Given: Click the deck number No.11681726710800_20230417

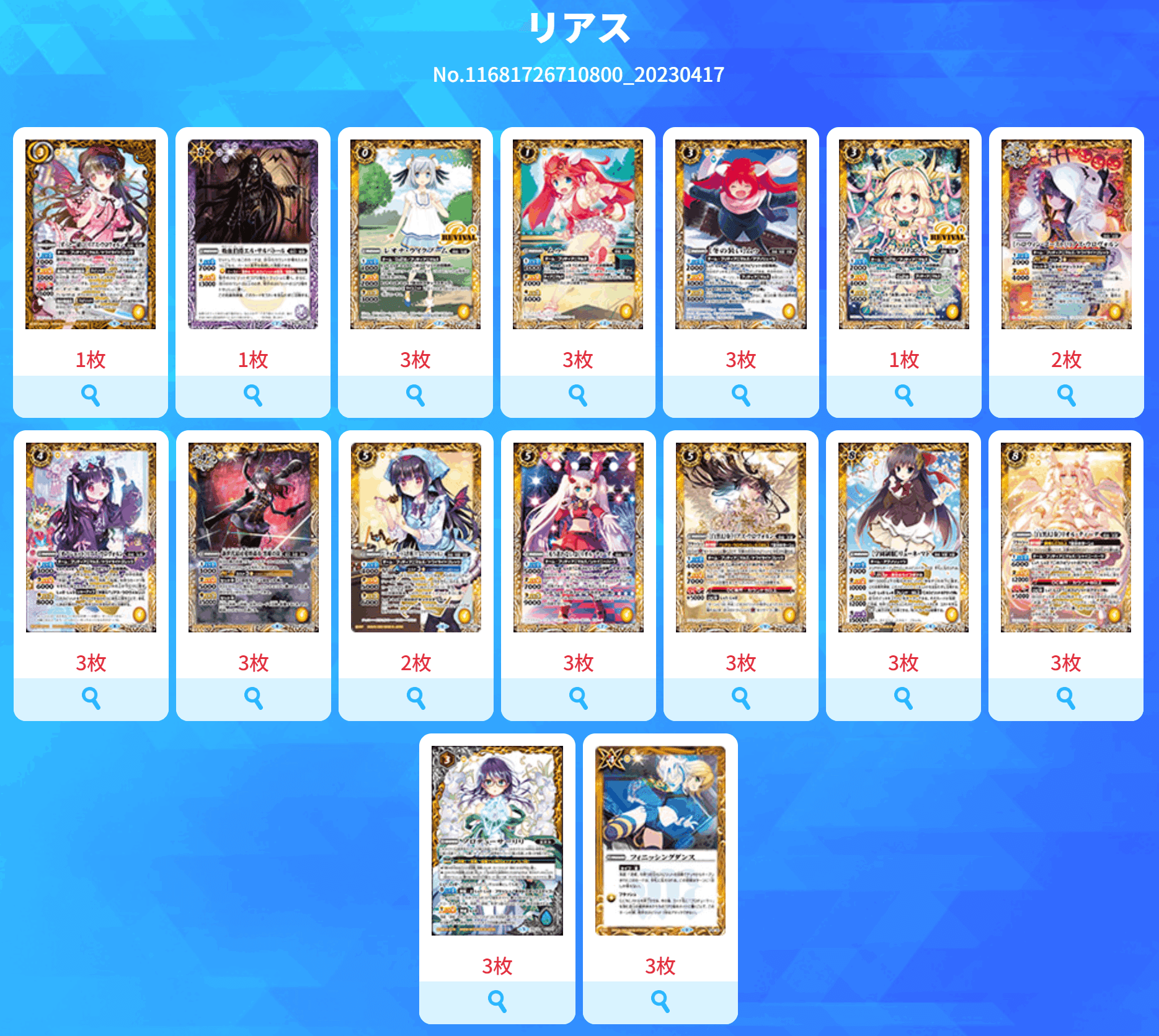Looking at the screenshot, I should [579, 74].
